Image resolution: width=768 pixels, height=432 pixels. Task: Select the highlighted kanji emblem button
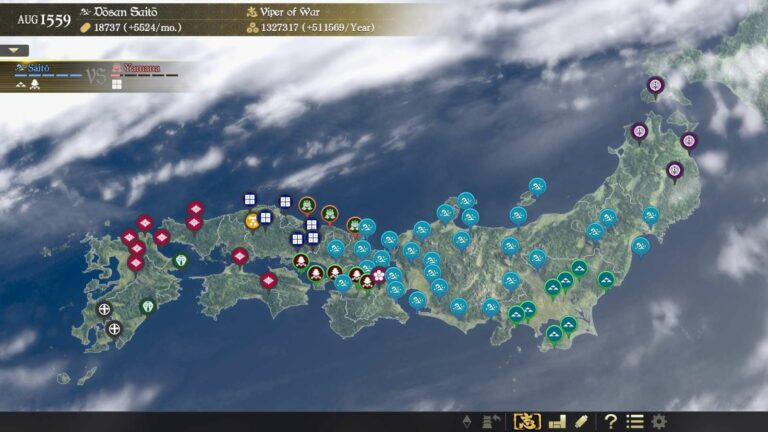click(x=527, y=421)
